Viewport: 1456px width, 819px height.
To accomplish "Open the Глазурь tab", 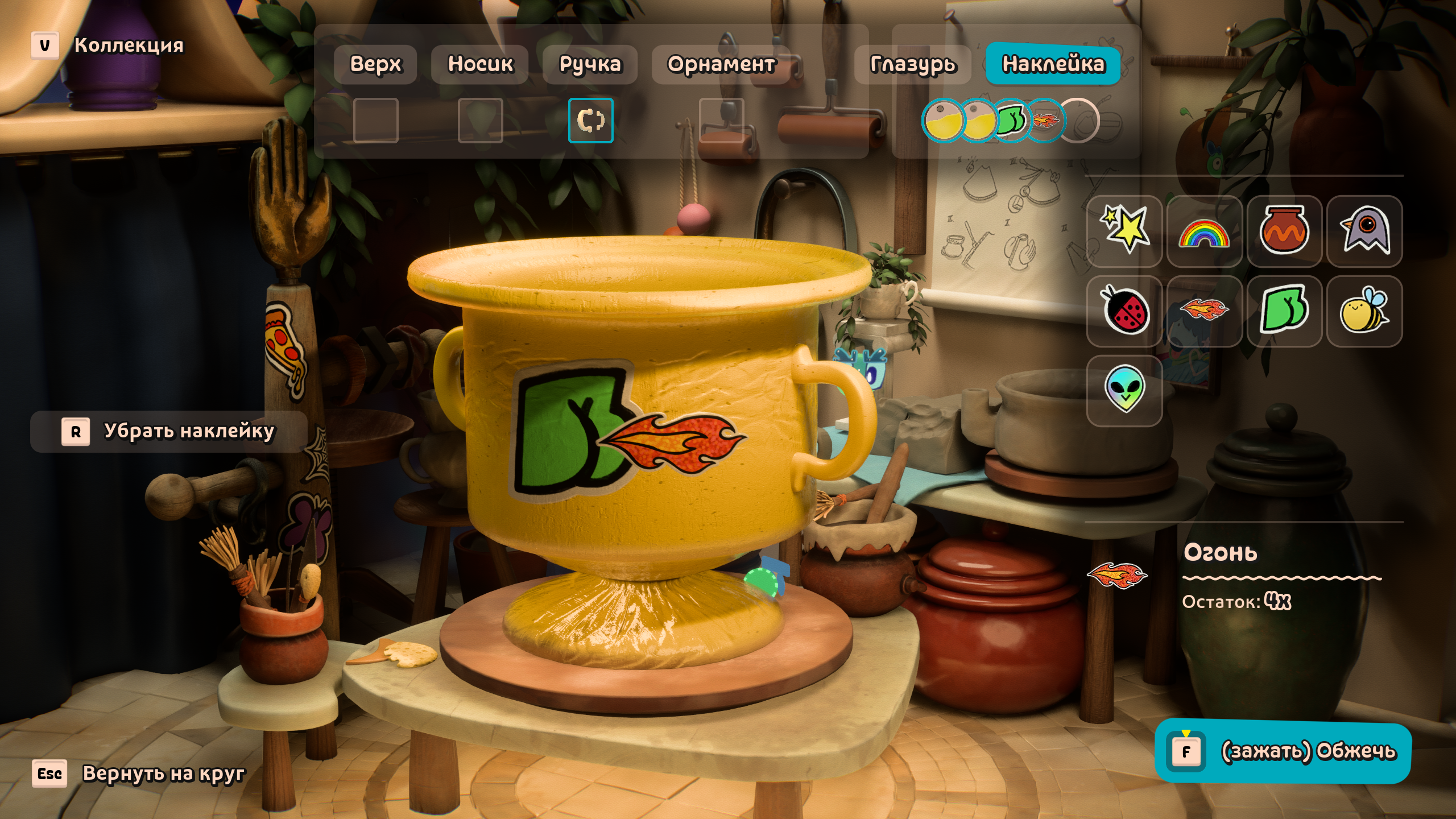I will (913, 64).
